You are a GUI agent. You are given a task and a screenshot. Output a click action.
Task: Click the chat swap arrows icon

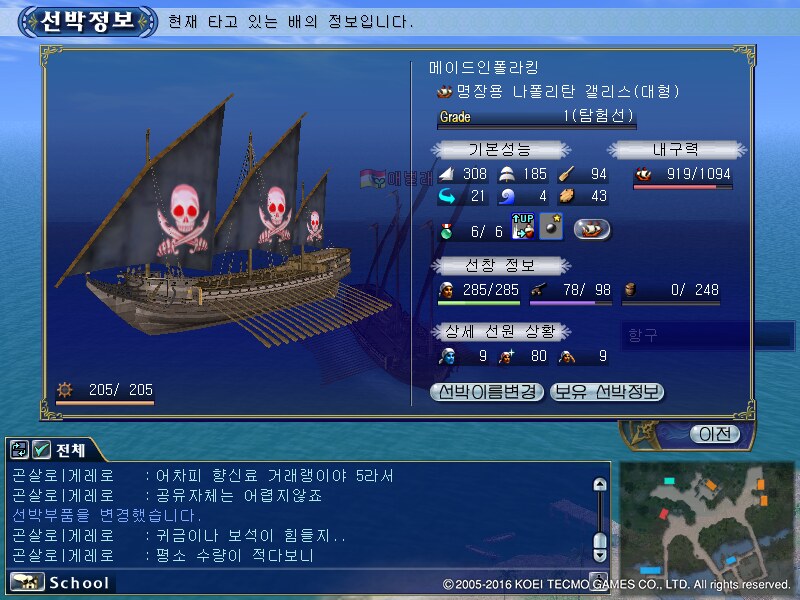click(20, 450)
